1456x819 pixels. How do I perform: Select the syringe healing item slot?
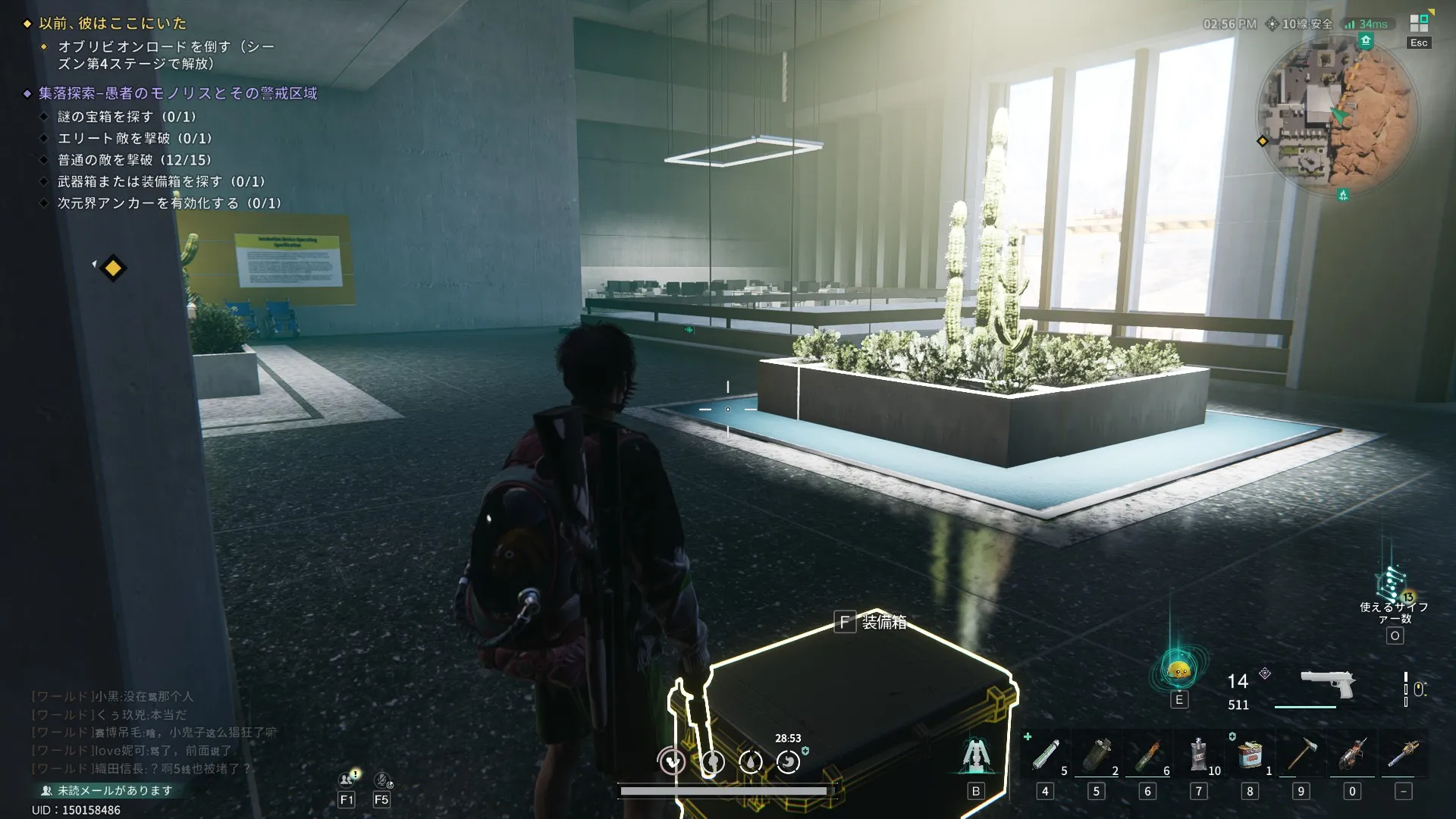coord(1046,755)
